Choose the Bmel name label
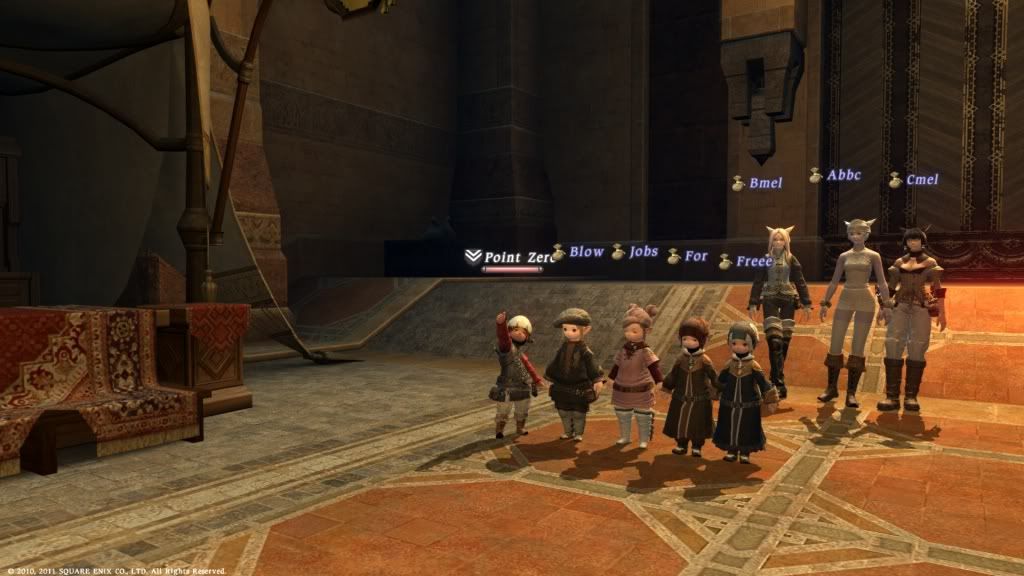1024x576 pixels. (765, 183)
